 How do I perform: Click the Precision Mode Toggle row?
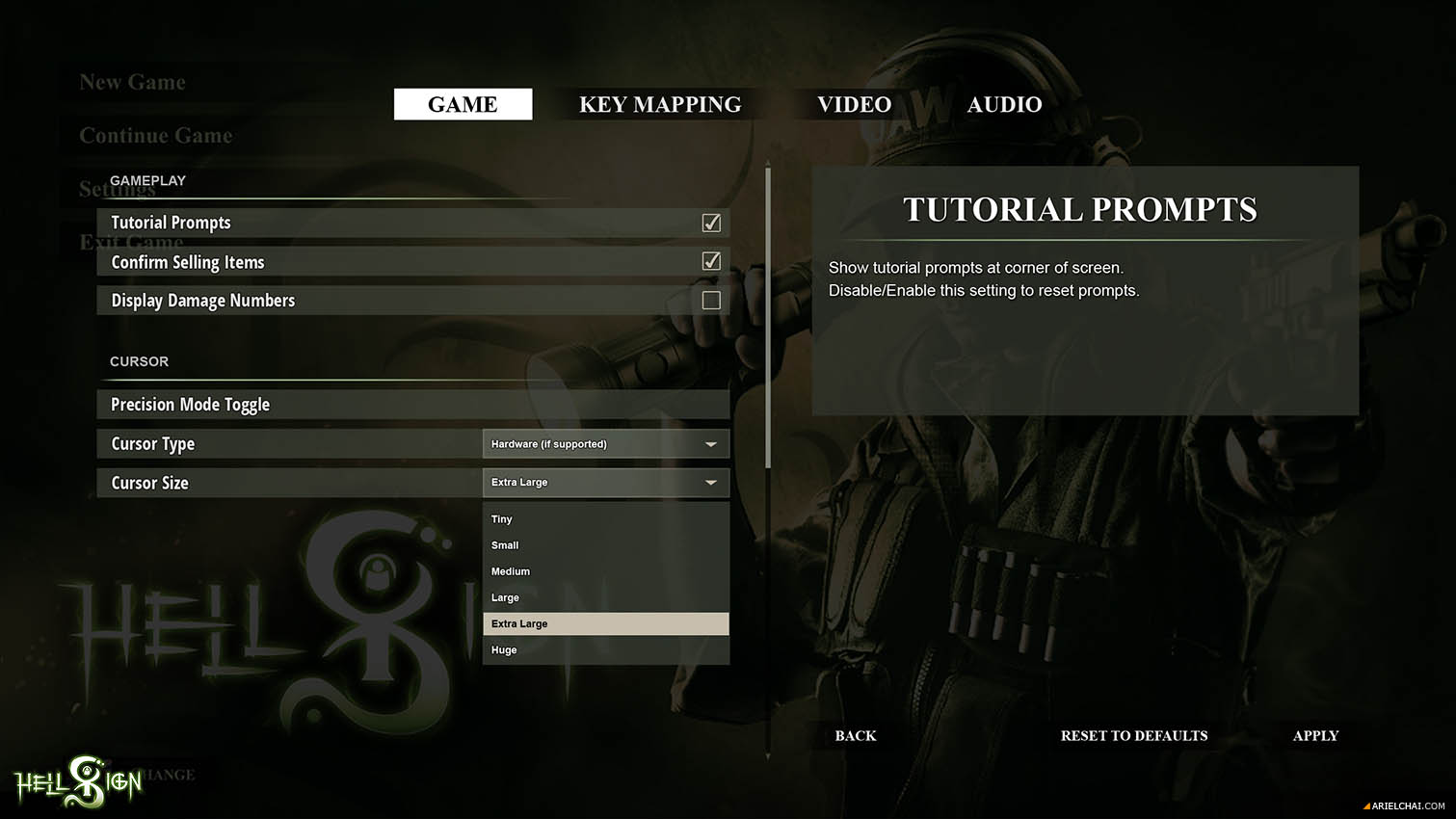[412, 405]
